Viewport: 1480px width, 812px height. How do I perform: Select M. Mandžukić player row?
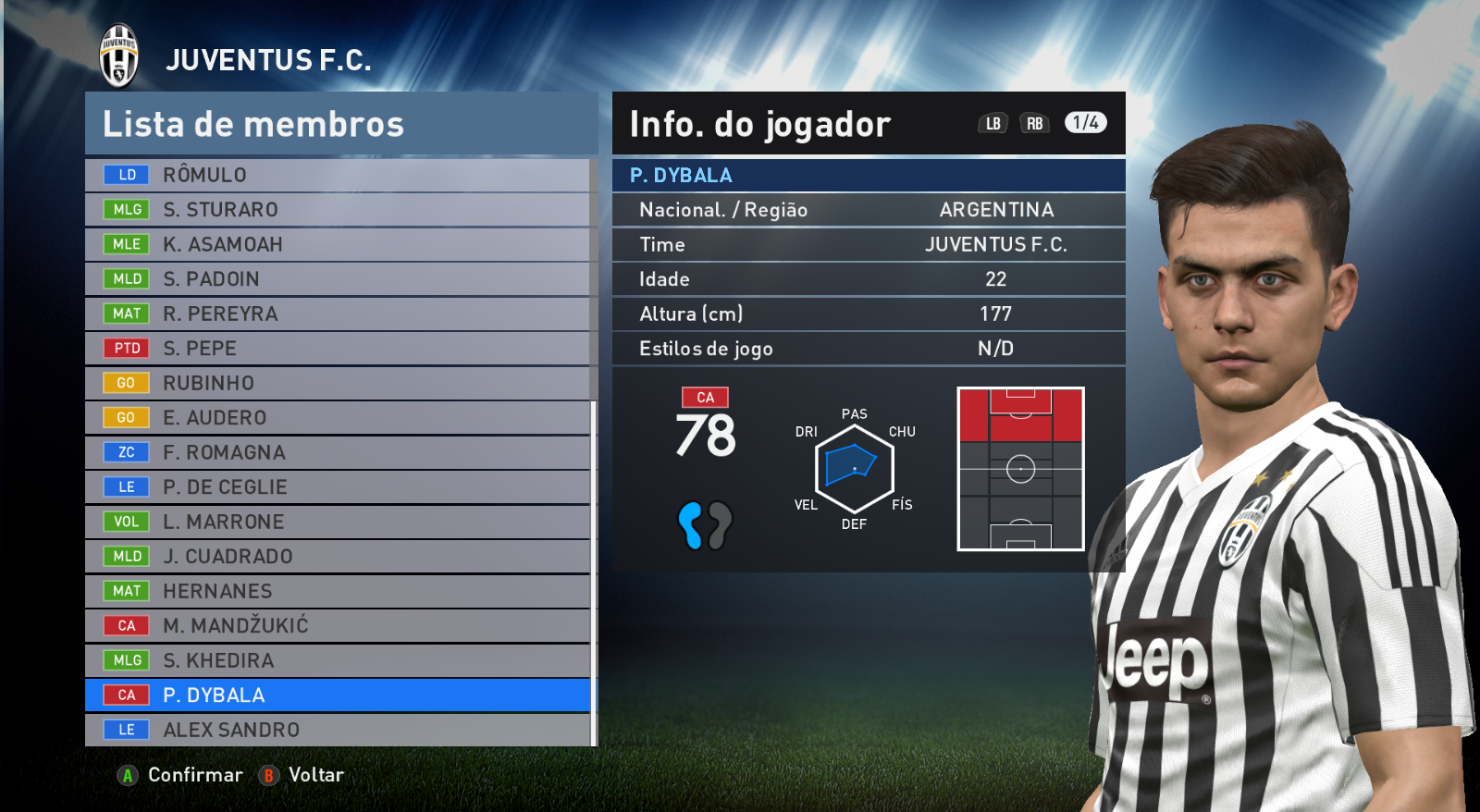click(x=338, y=626)
